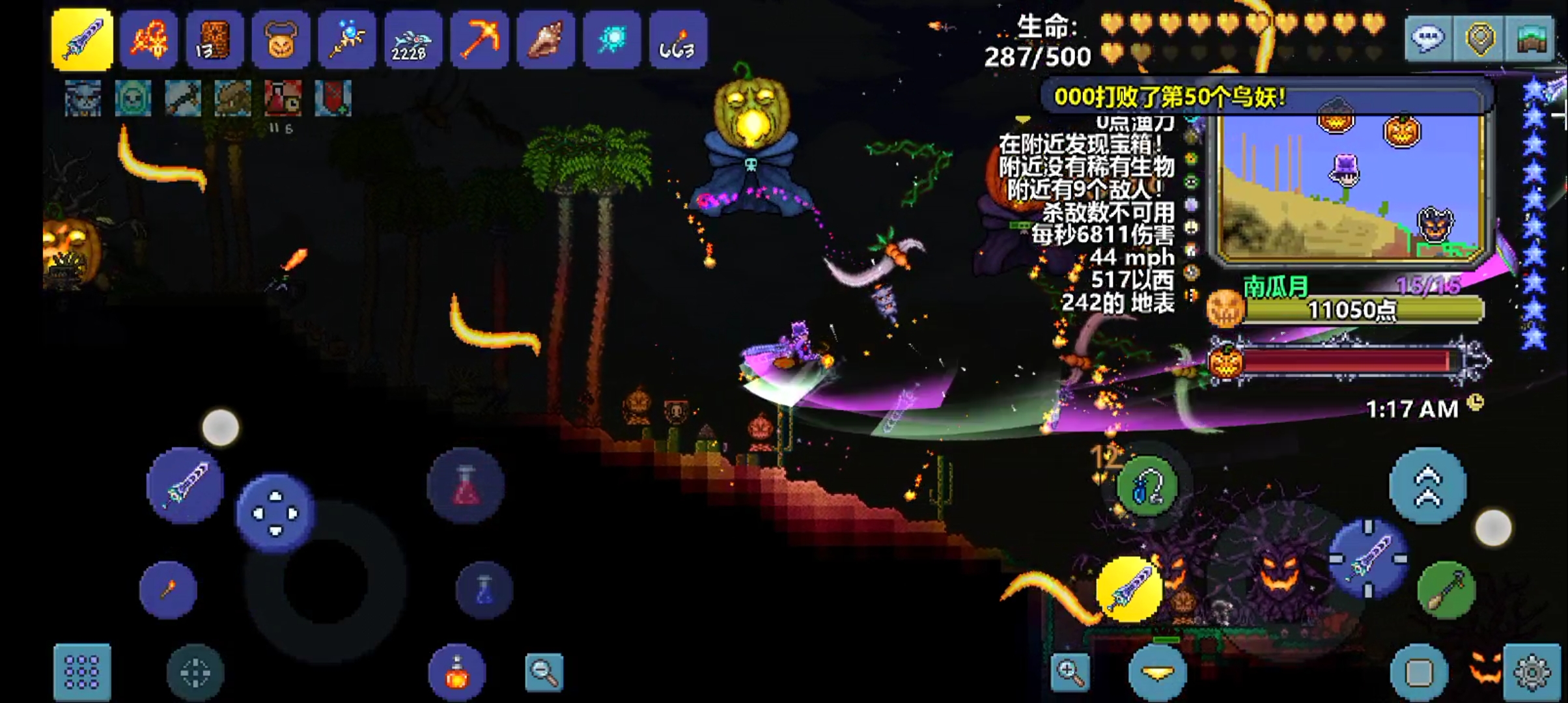1568x703 pixels.
Task: Open the housing menu button
Action: pos(1532,39)
